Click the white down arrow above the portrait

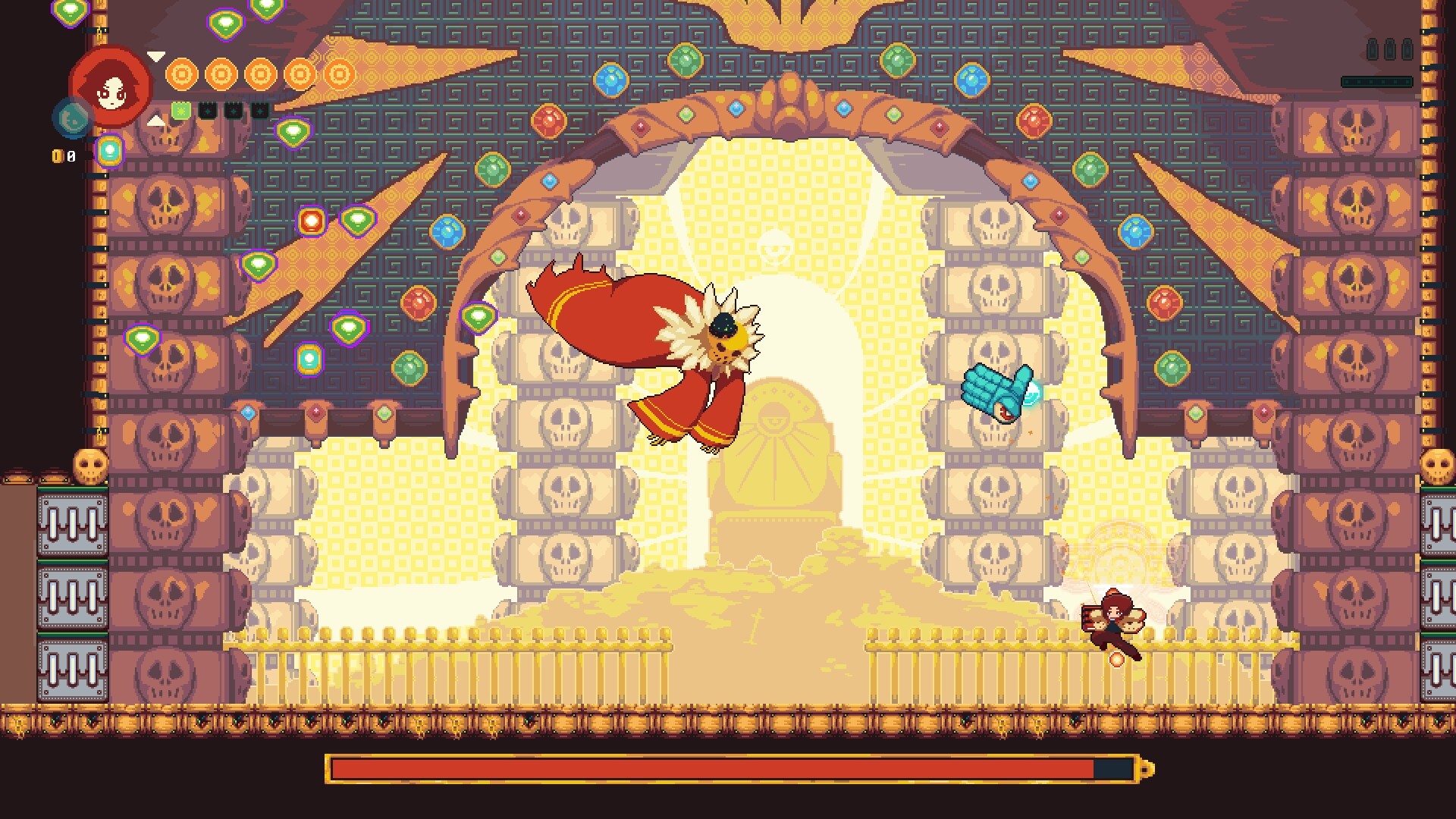pyautogui.click(x=157, y=56)
